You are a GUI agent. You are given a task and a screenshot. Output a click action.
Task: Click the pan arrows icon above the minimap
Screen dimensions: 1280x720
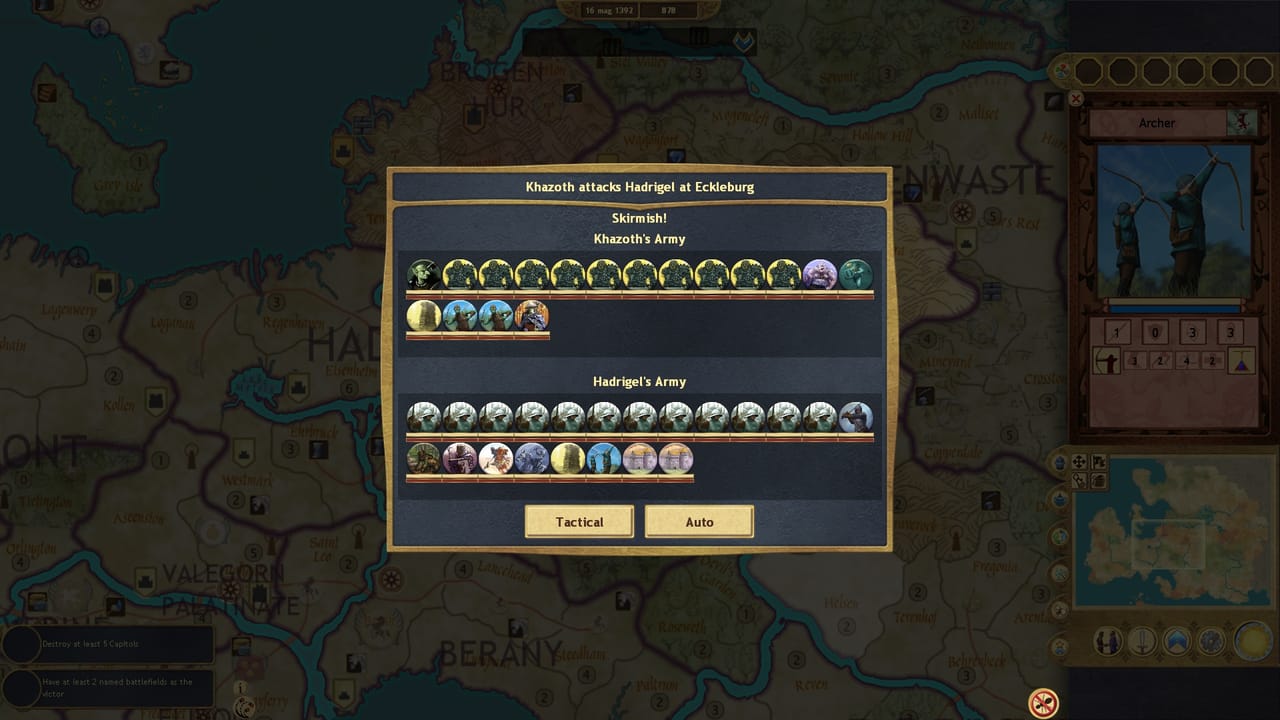coord(1080,463)
